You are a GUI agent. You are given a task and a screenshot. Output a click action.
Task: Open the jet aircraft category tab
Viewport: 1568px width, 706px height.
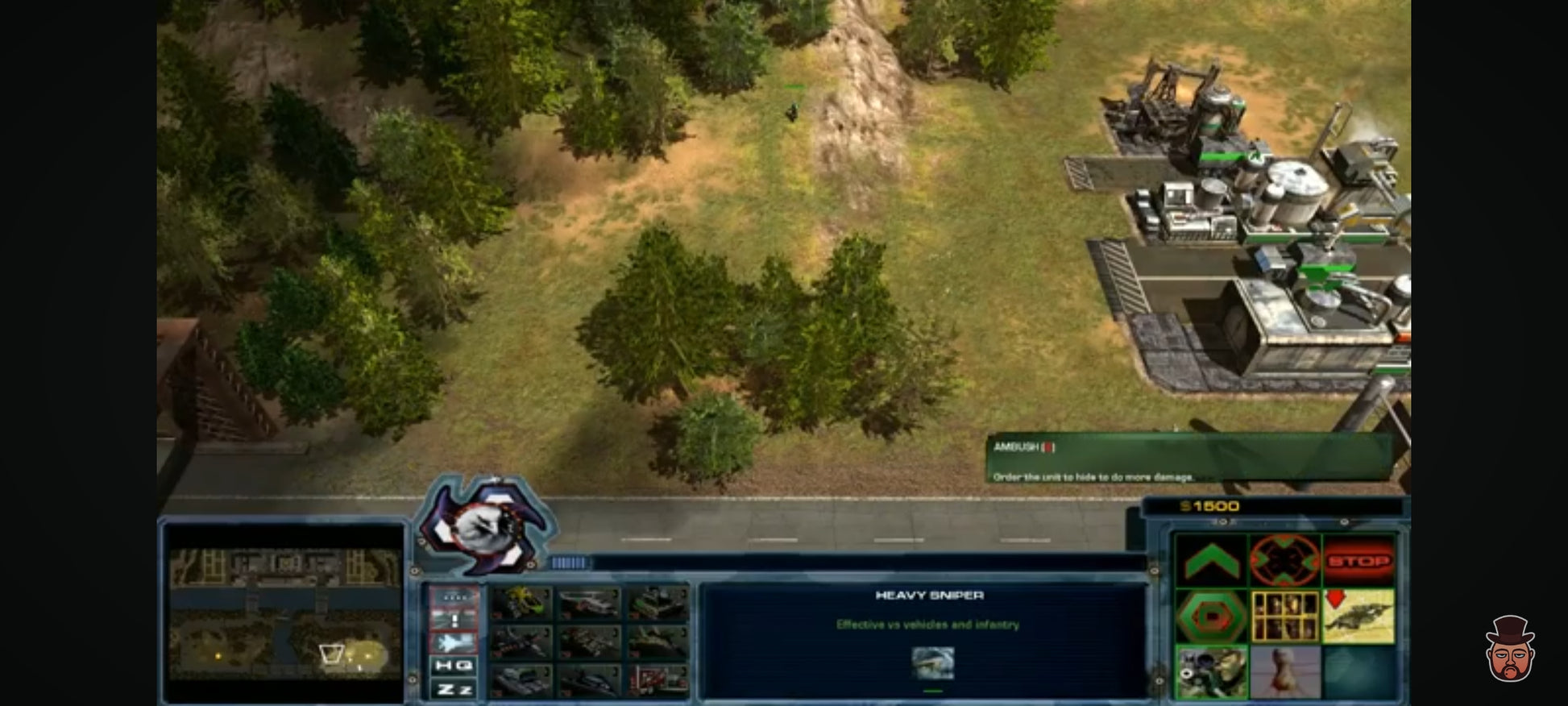coord(454,642)
